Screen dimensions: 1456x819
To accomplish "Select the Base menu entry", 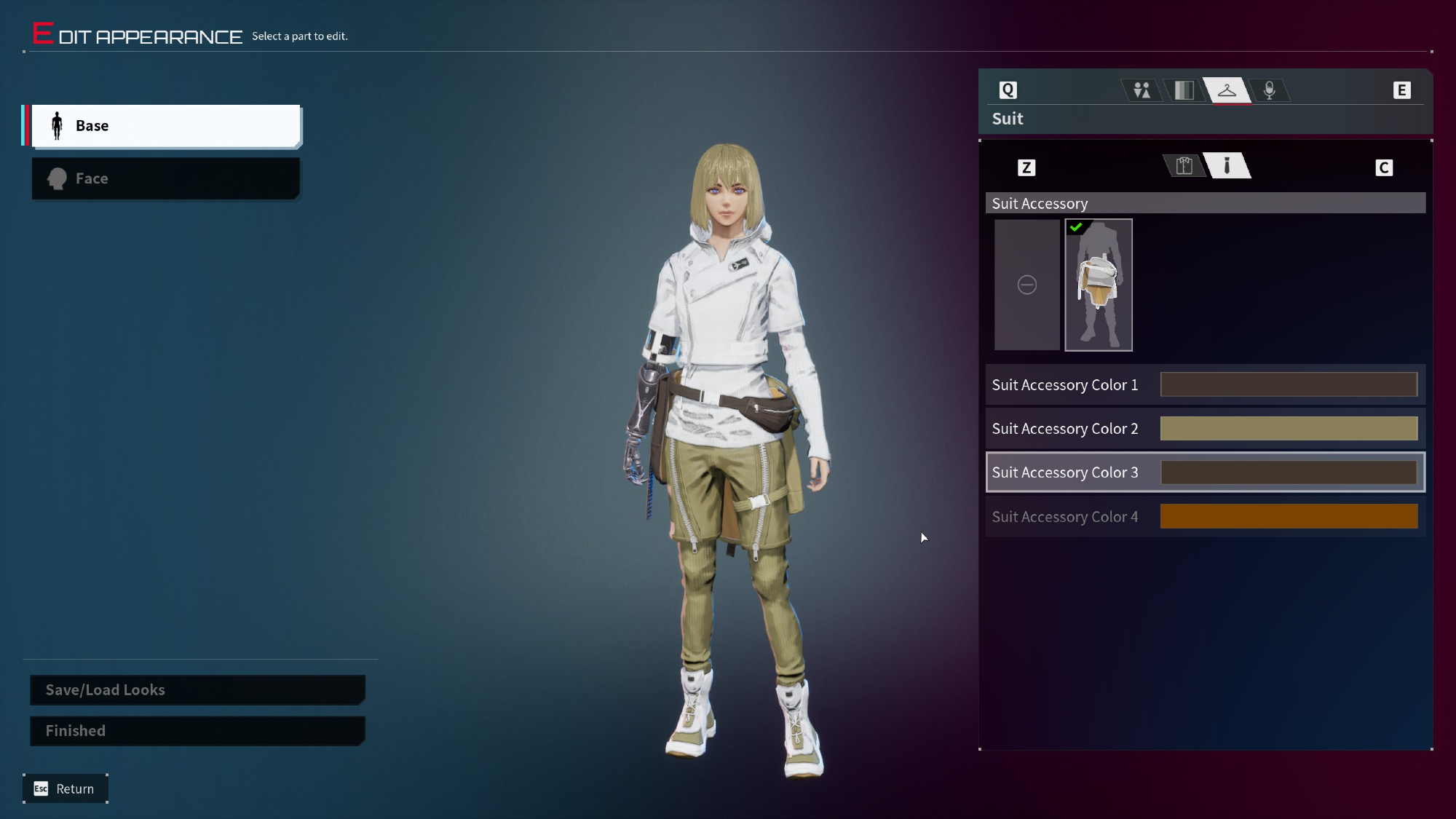I will click(x=166, y=126).
